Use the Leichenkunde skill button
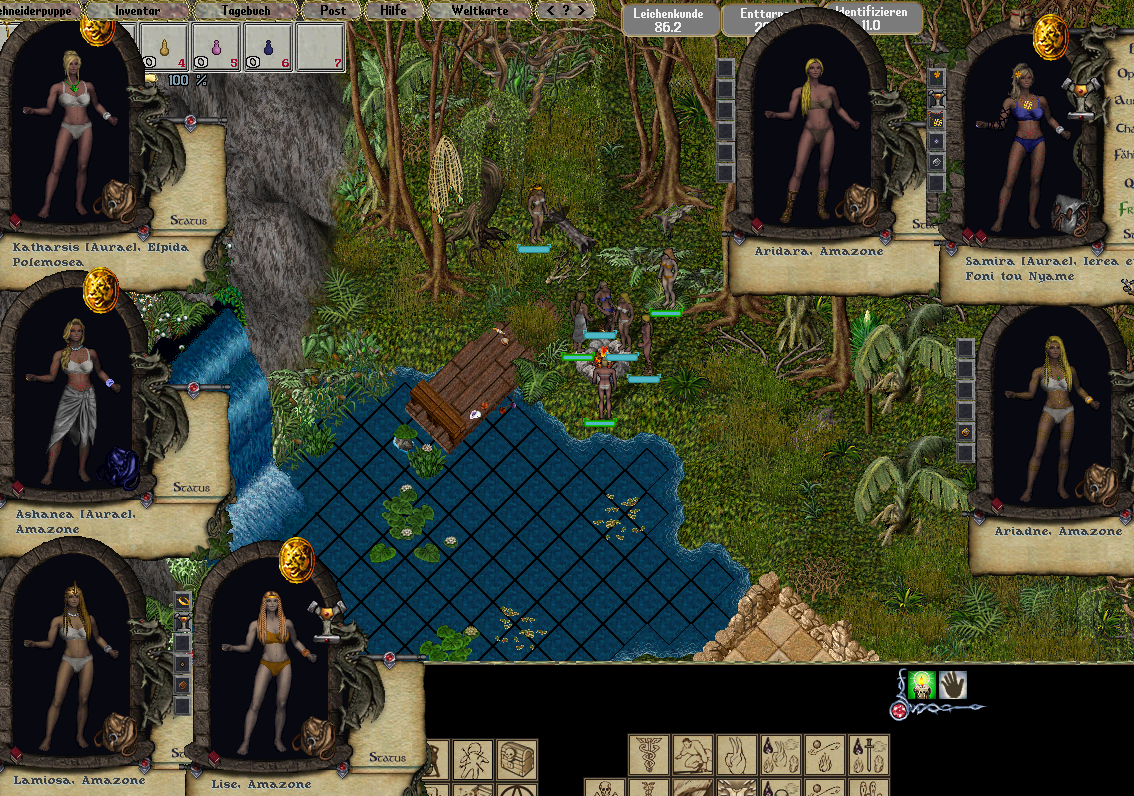This screenshot has width=1134, height=796. point(667,20)
